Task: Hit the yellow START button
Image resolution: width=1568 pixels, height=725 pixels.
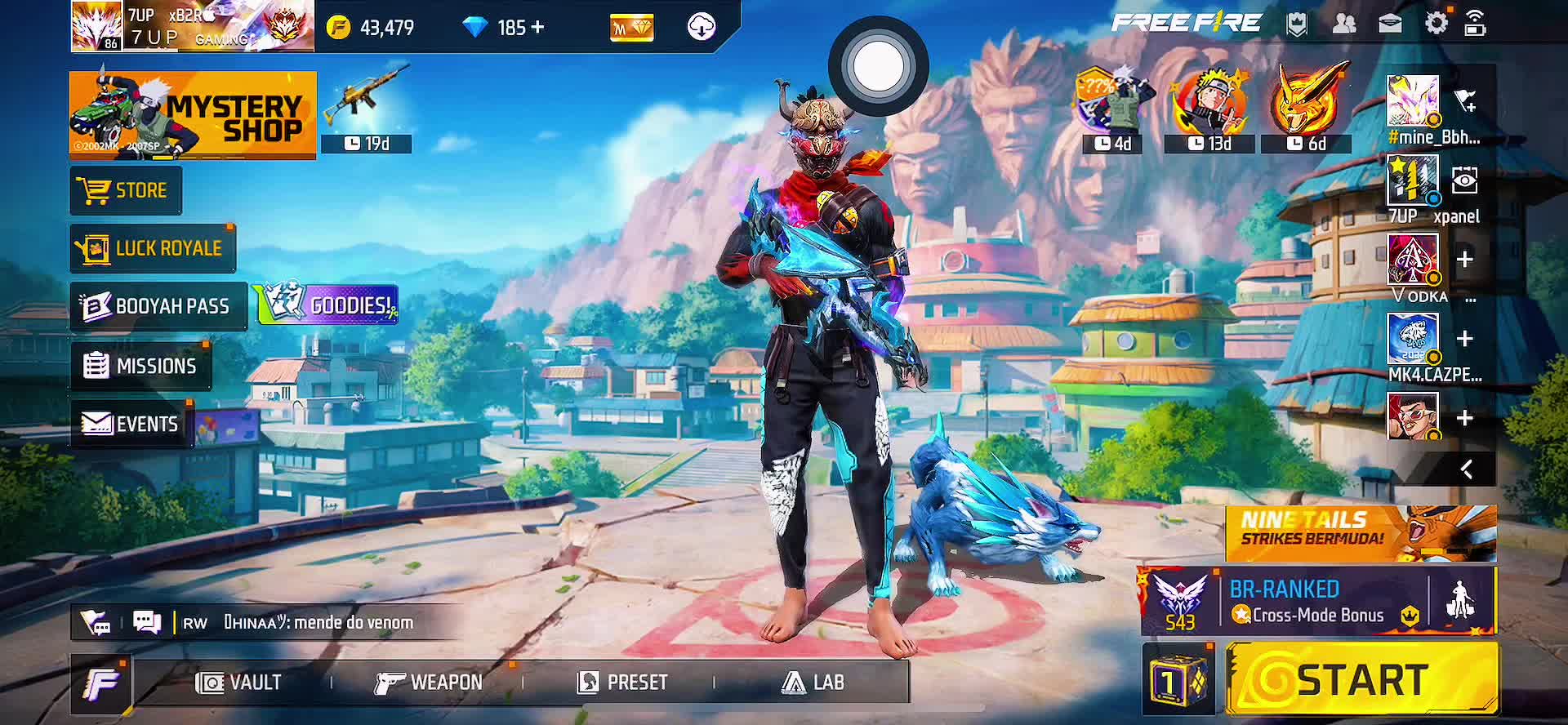Action: point(1362,679)
